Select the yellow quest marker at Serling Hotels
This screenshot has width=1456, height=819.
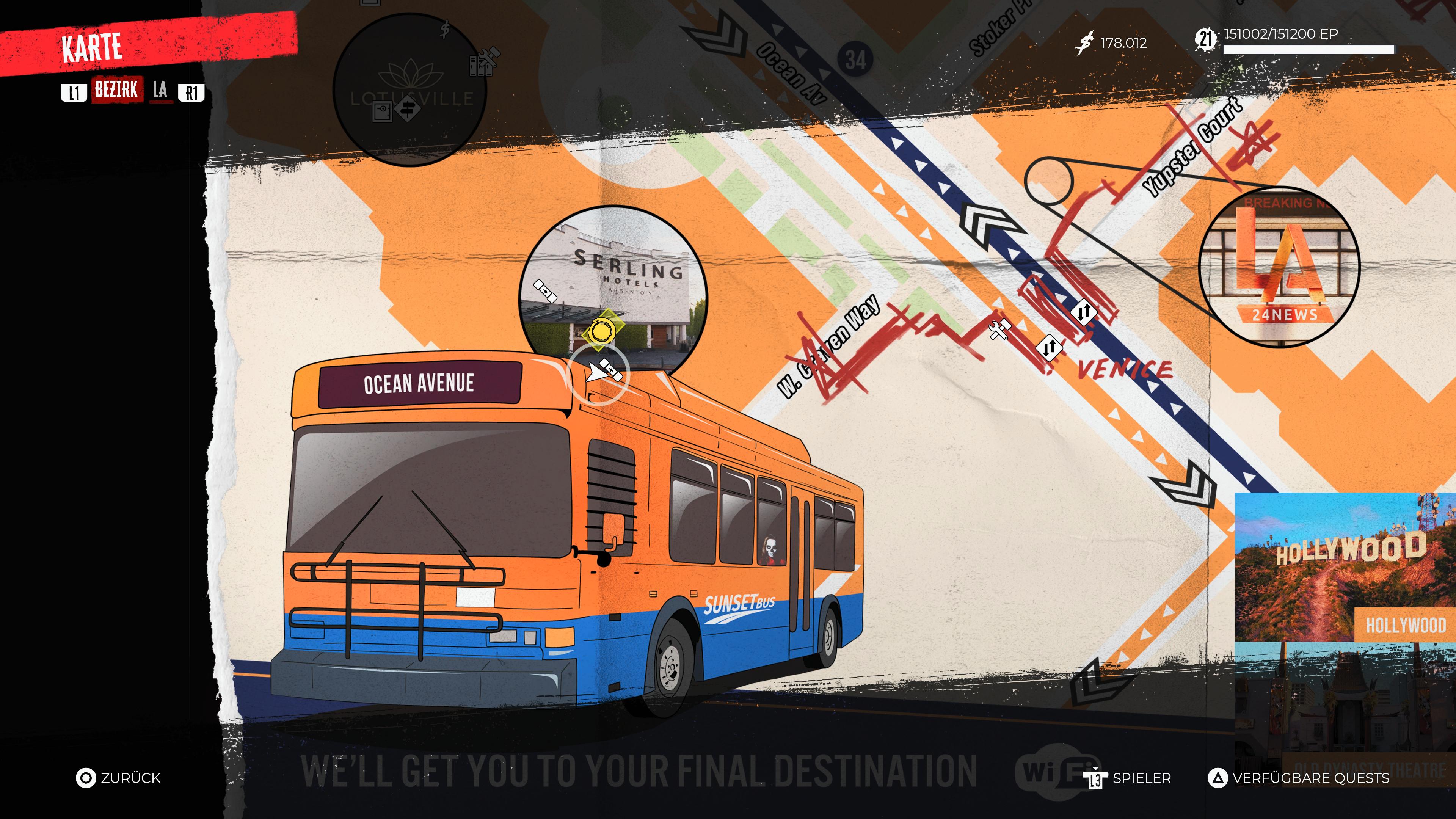click(x=600, y=331)
